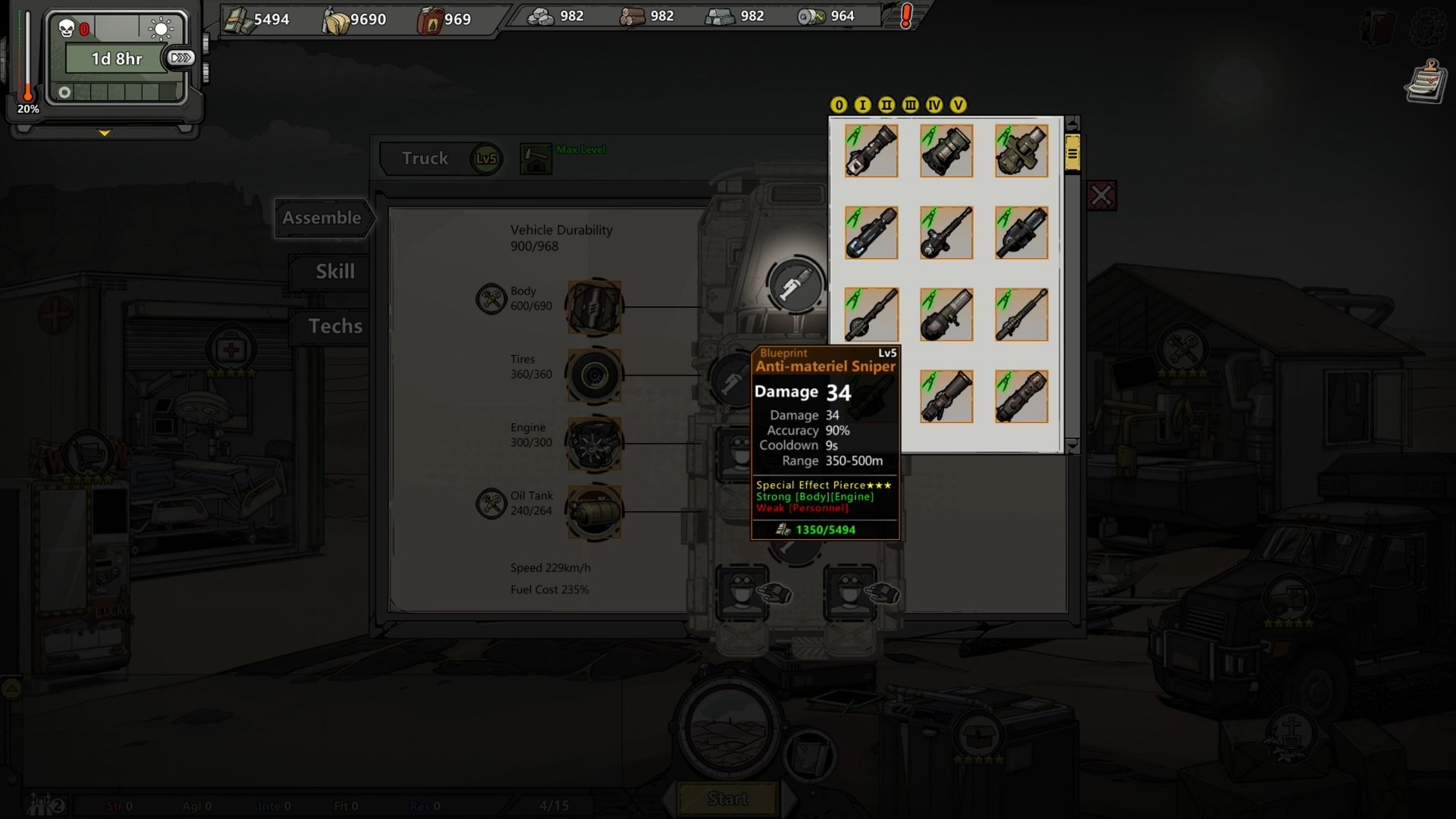The image size is (1456, 819).
Task: Repair the truck Body with wrench icon
Action: [491, 299]
